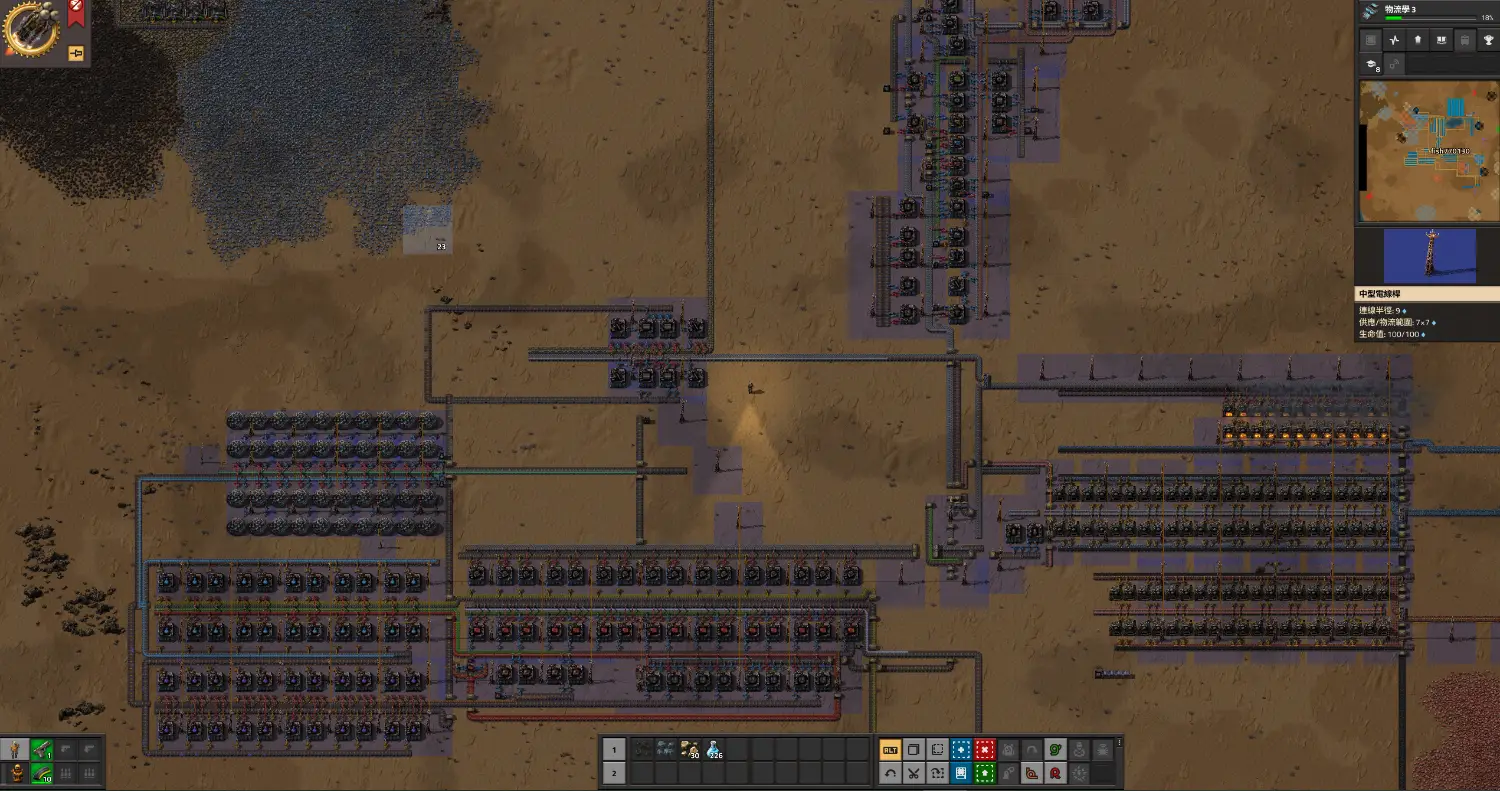Viewport: 1500px width, 791px height.
Task: Open the trophy achievements button
Action: point(1487,40)
